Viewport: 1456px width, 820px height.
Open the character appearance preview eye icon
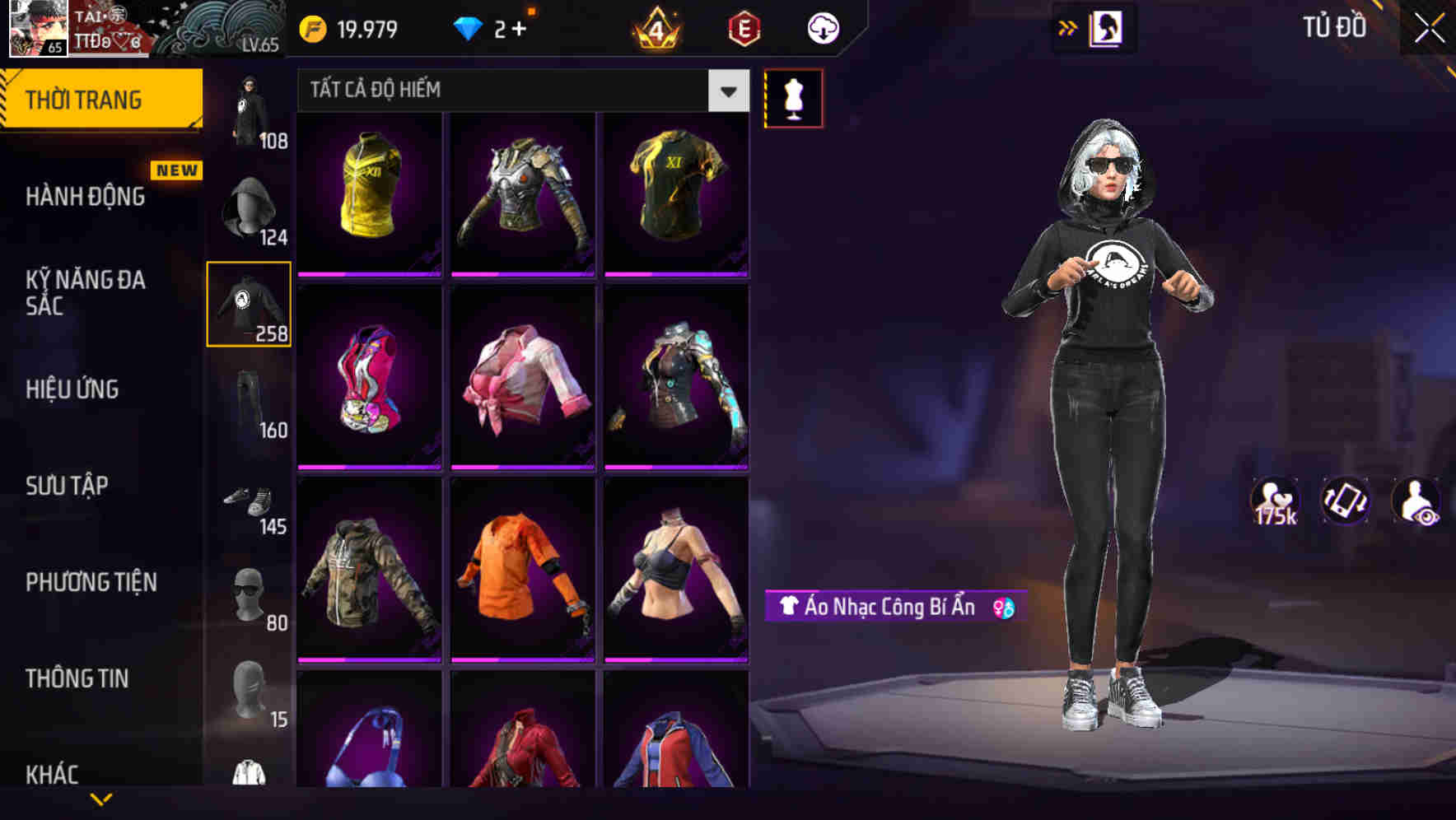point(1415,502)
